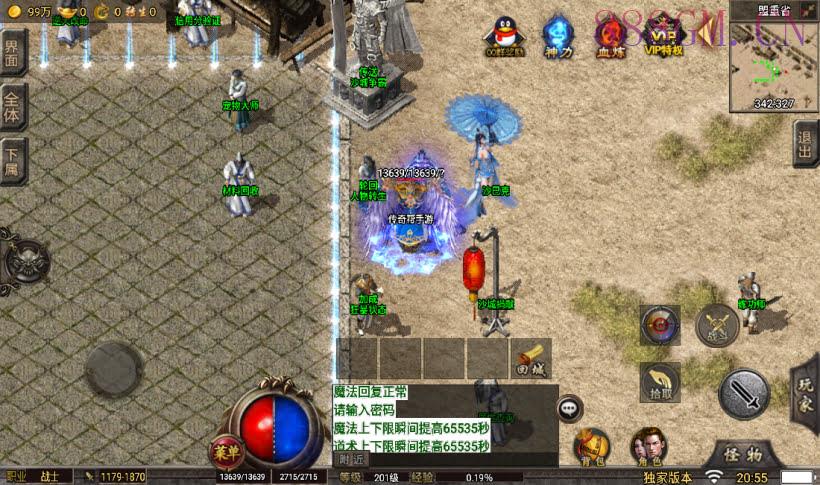Open the 神力 divine power icon
This screenshot has height=485, width=820.
tap(557, 34)
